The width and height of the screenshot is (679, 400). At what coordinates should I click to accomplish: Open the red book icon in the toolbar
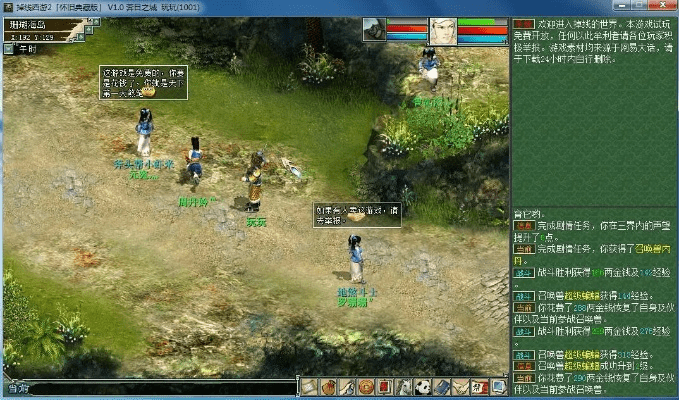point(384,387)
